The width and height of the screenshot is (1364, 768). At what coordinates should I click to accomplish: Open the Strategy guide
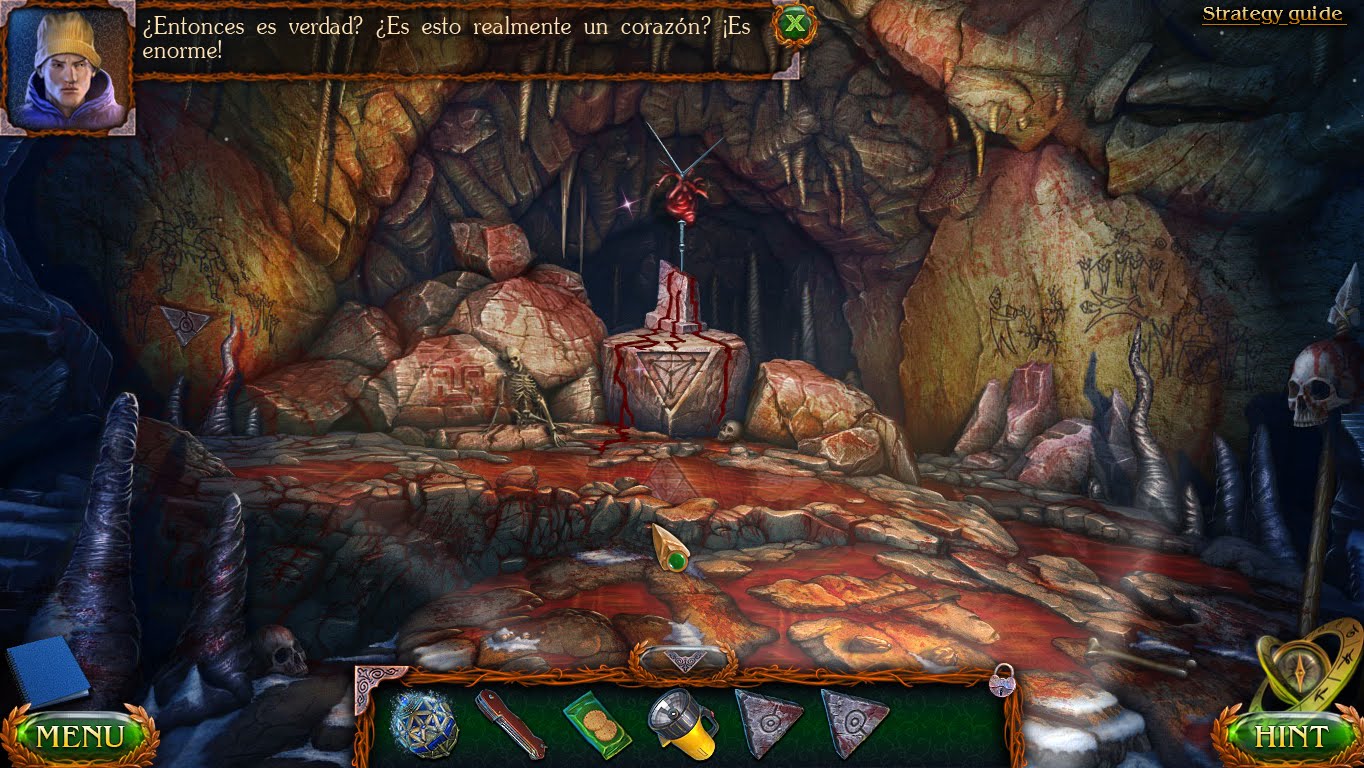1272,13
